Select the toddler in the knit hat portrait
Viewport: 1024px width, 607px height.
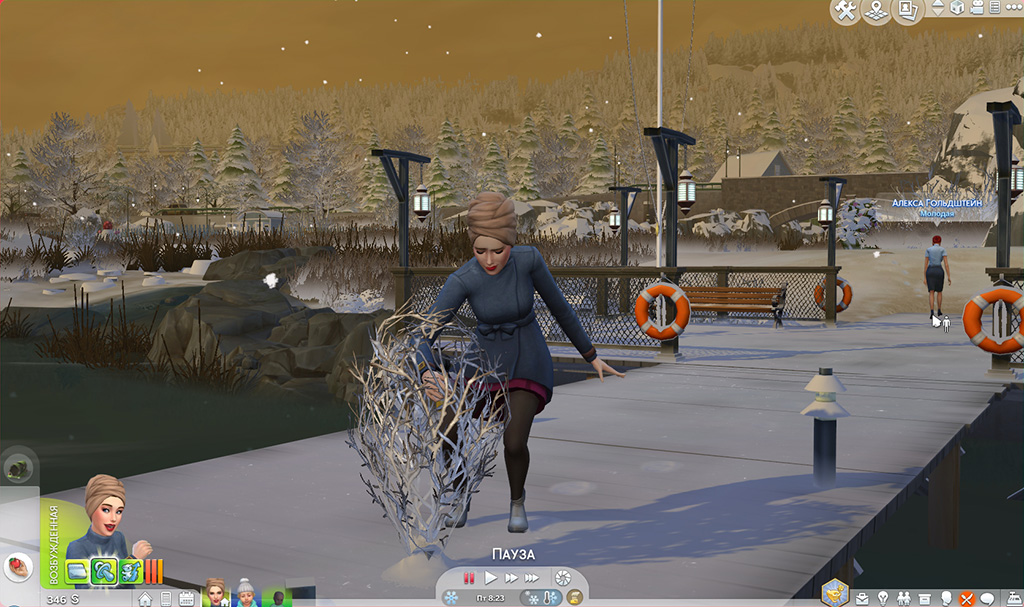(x=245, y=593)
